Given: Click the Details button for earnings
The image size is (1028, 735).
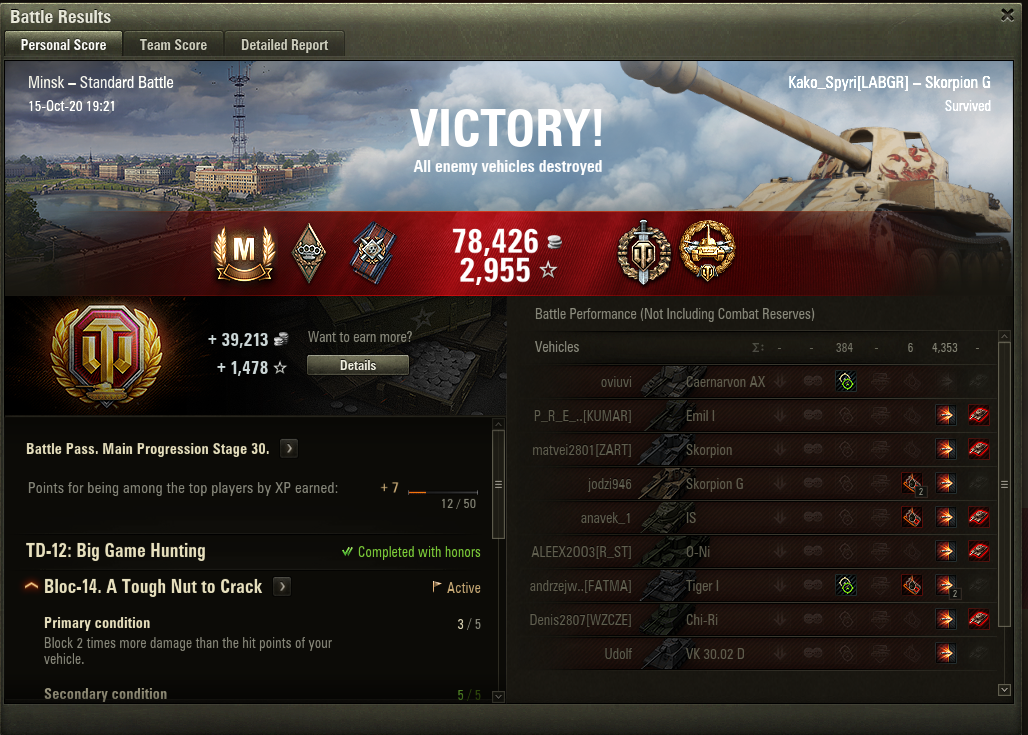Looking at the screenshot, I should (x=357, y=366).
